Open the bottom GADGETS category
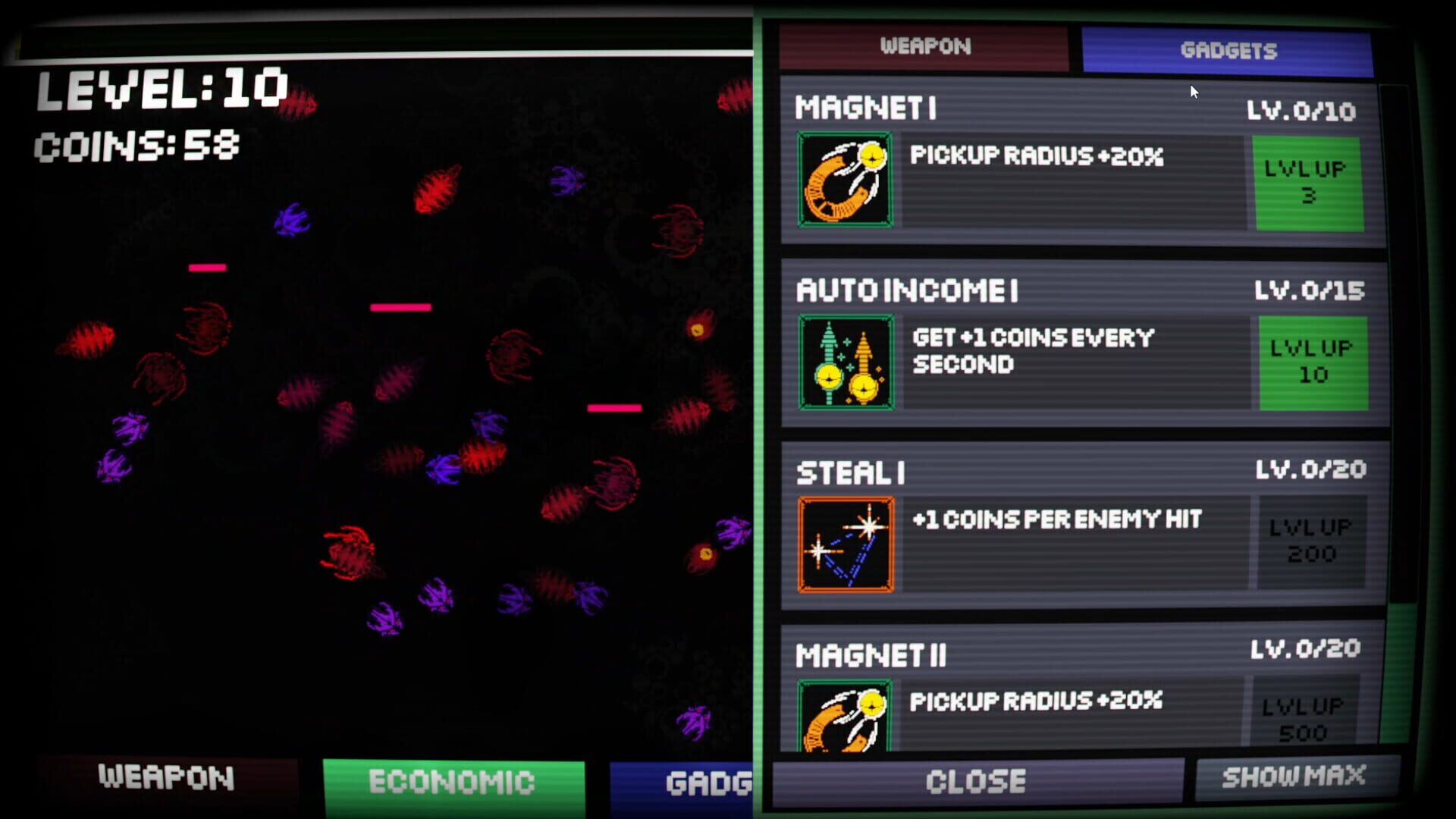This screenshot has height=819, width=1456. (690, 783)
